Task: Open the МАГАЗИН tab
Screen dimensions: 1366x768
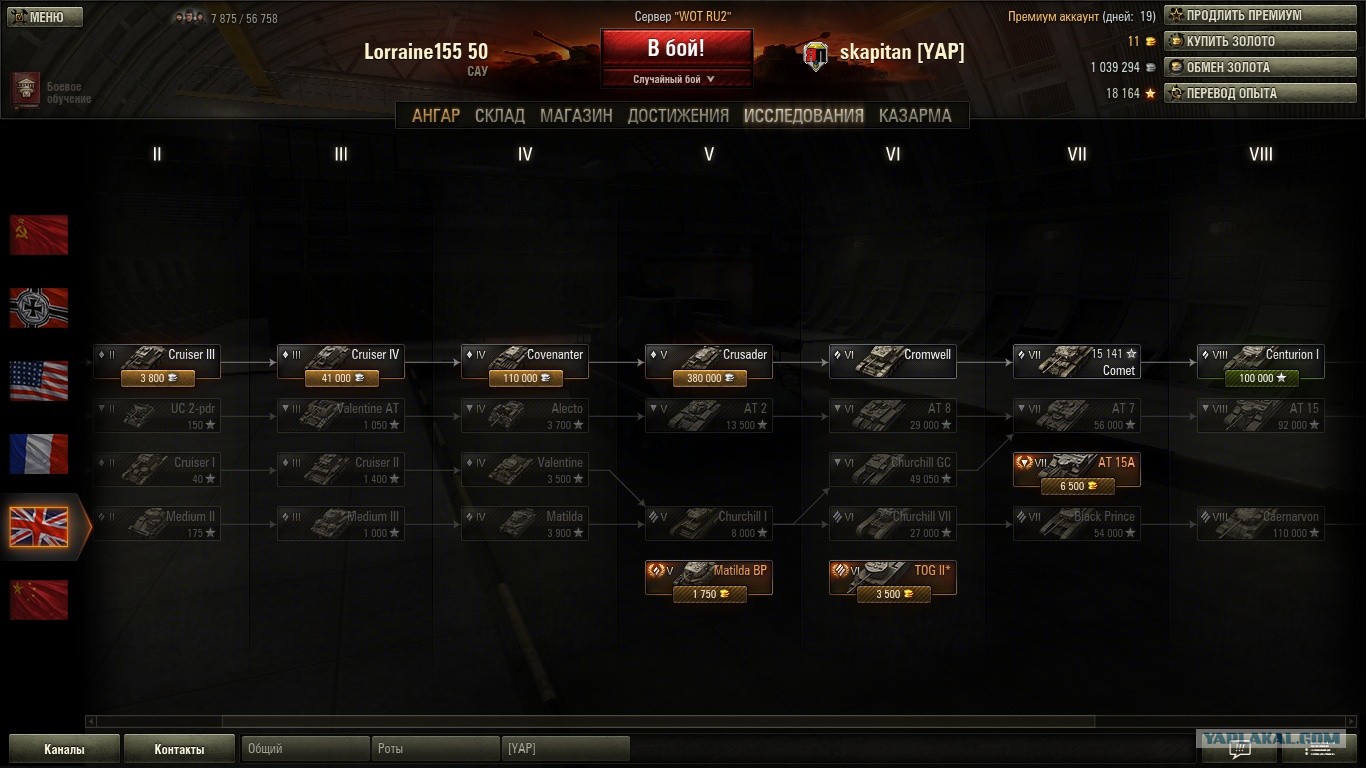Action: click(x=576, y=116)
